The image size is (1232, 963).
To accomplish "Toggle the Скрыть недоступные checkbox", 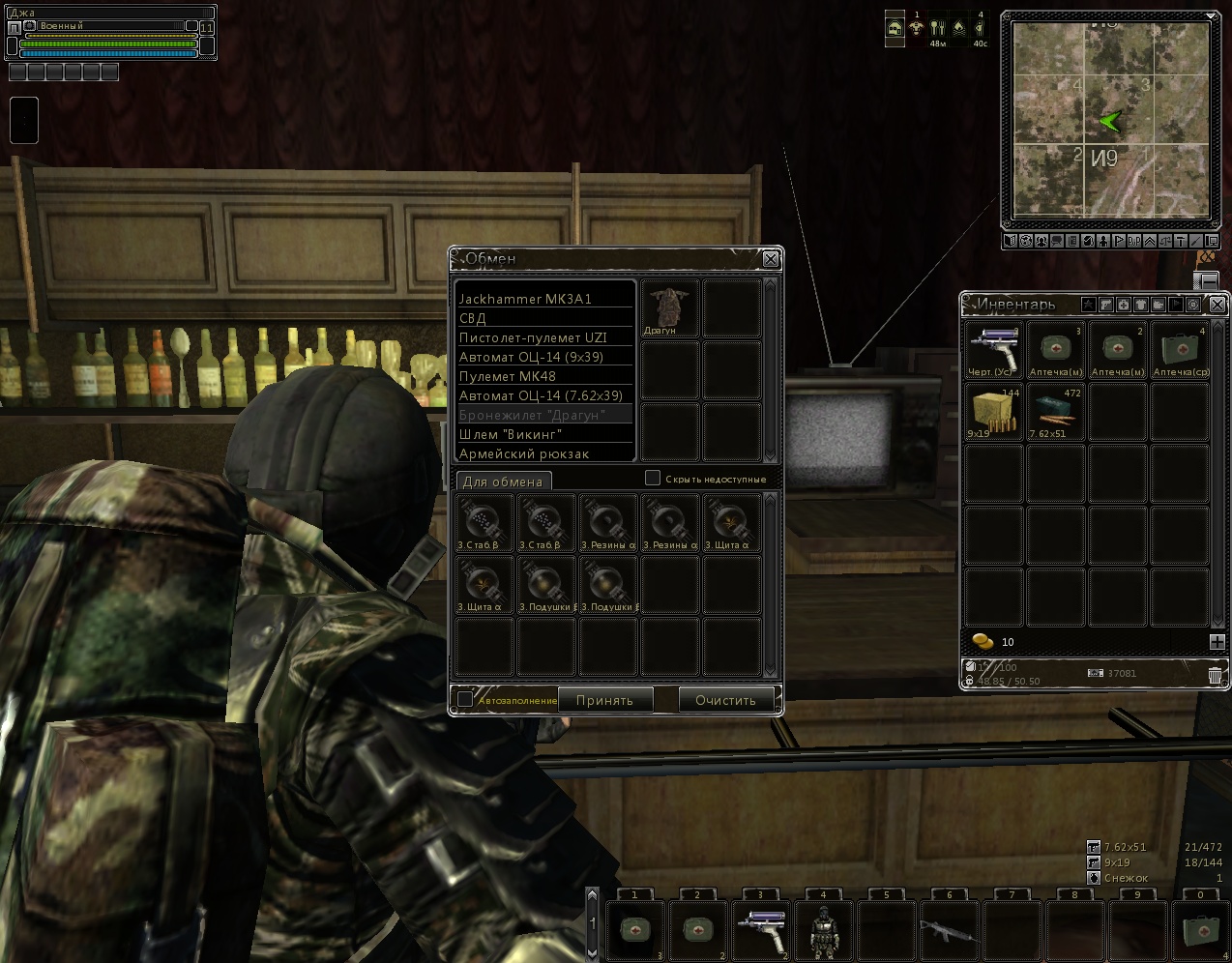I will [x=653, y=478].
